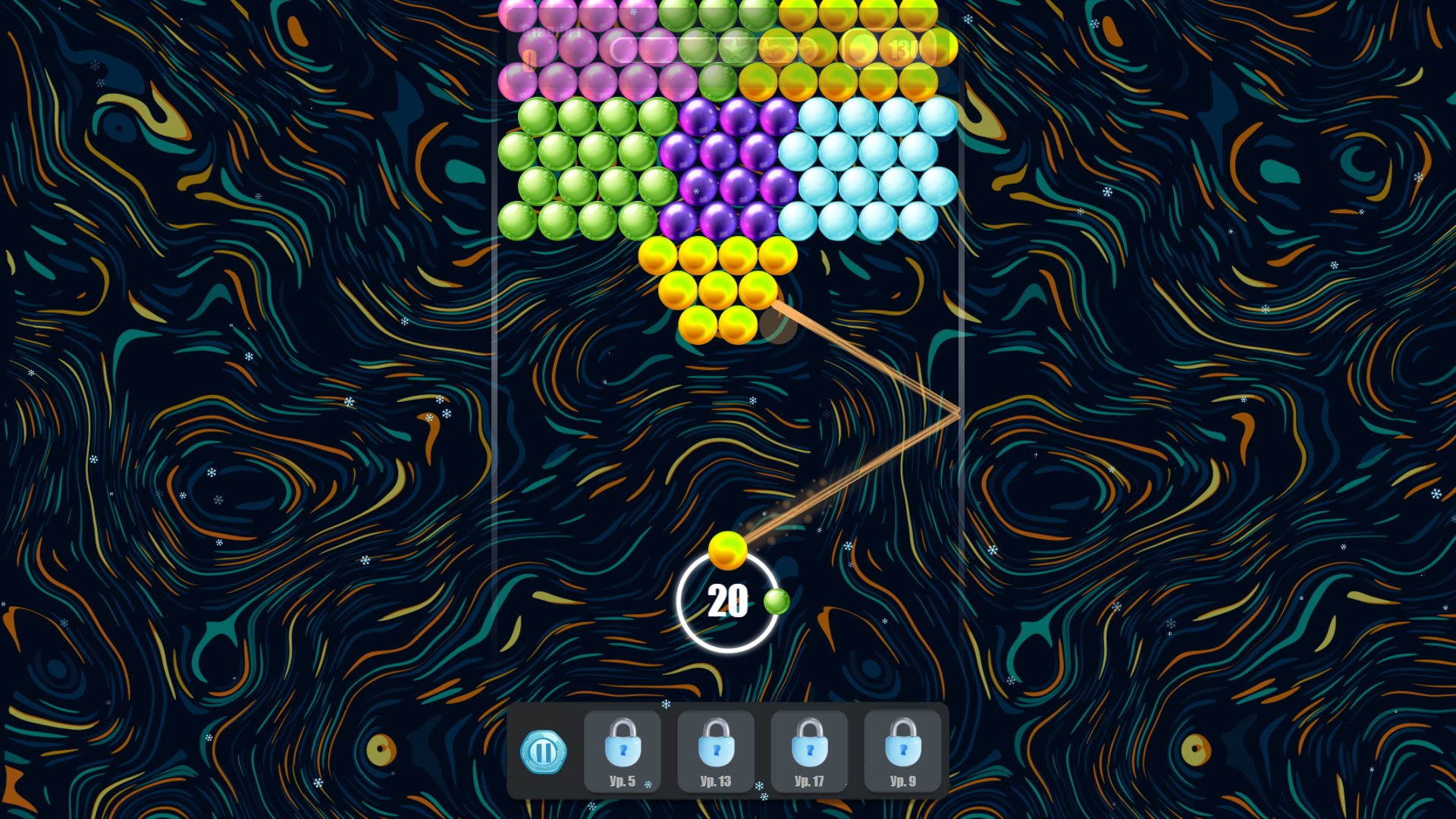Click the locked booster labeled Ур. 5
Image resolution: width=1456 pixels, height=819 pixels.
pos(623,752)
